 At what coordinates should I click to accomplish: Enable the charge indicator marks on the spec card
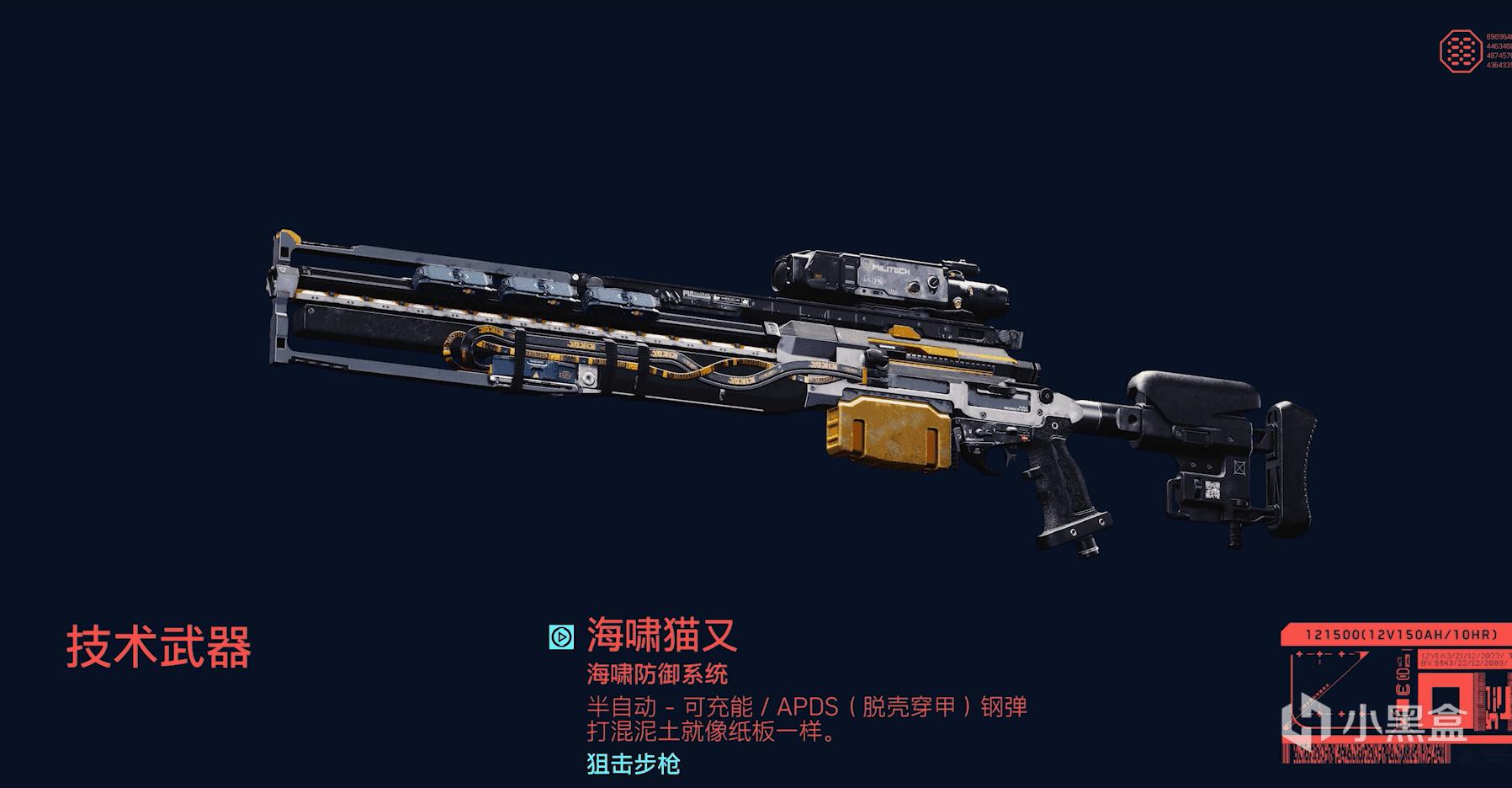pyautogui.click(x=1319, y=654)
